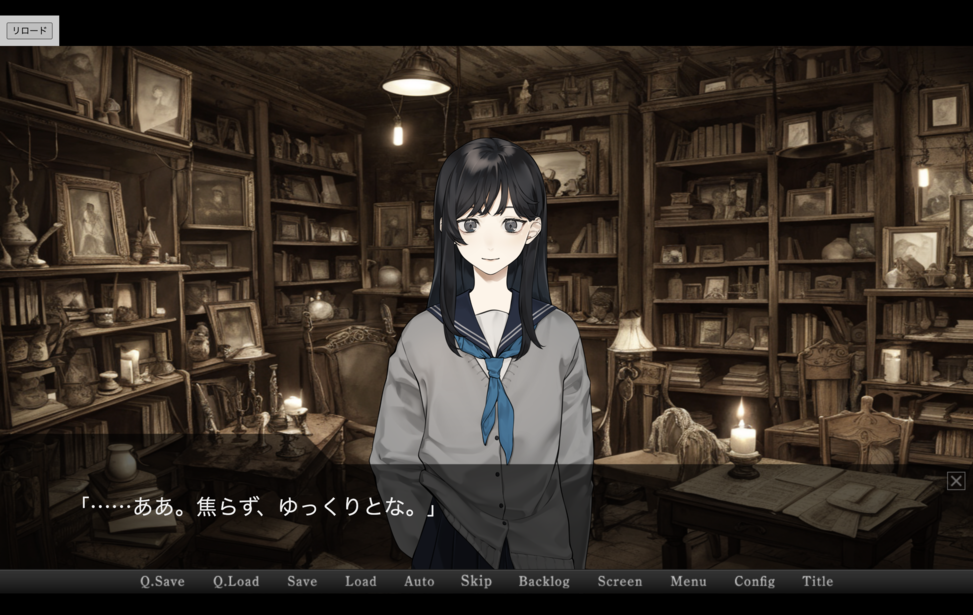Select the Screen option
973x615 pixels.
[620, 581]
